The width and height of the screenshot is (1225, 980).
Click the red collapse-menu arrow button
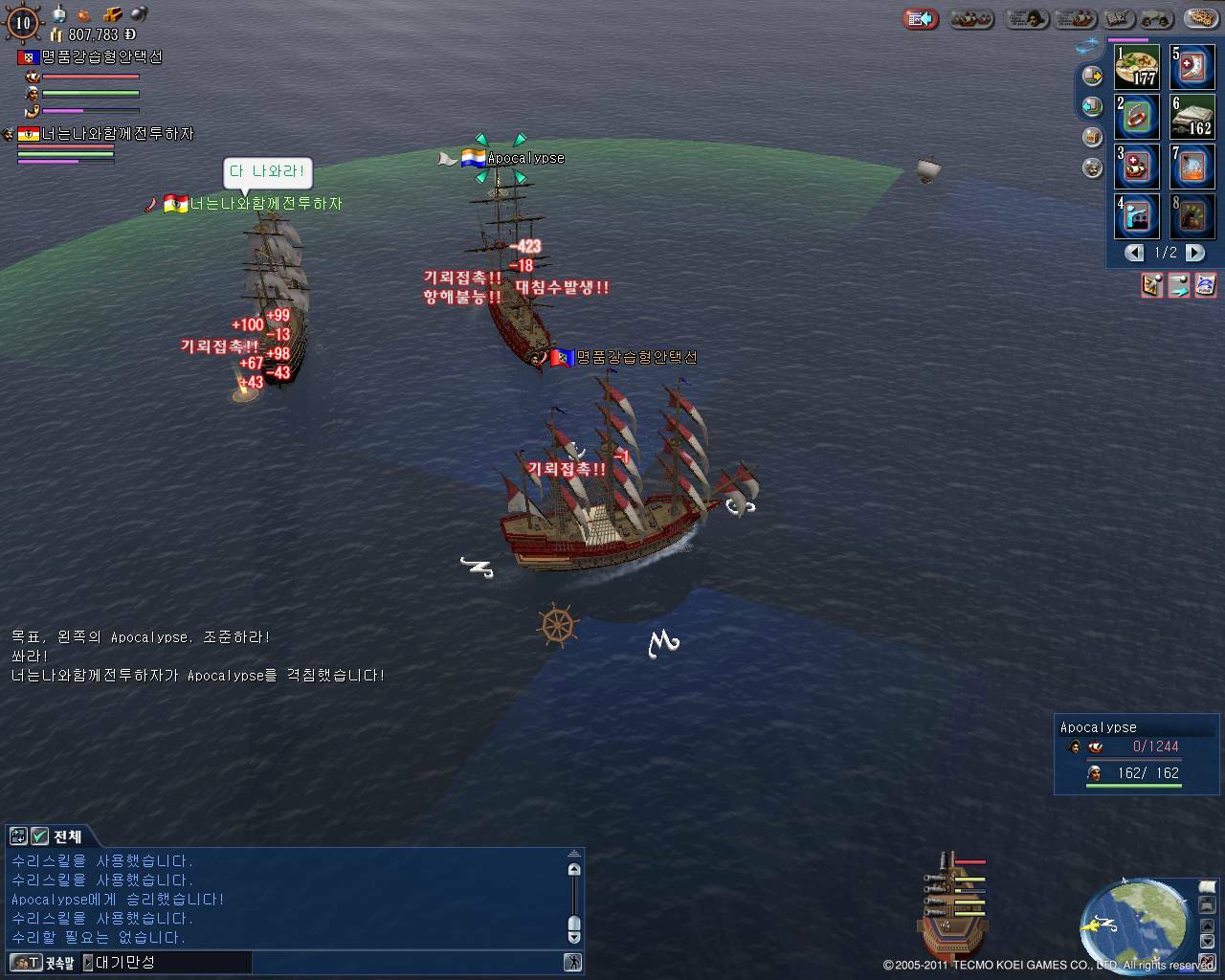[921, 18]
